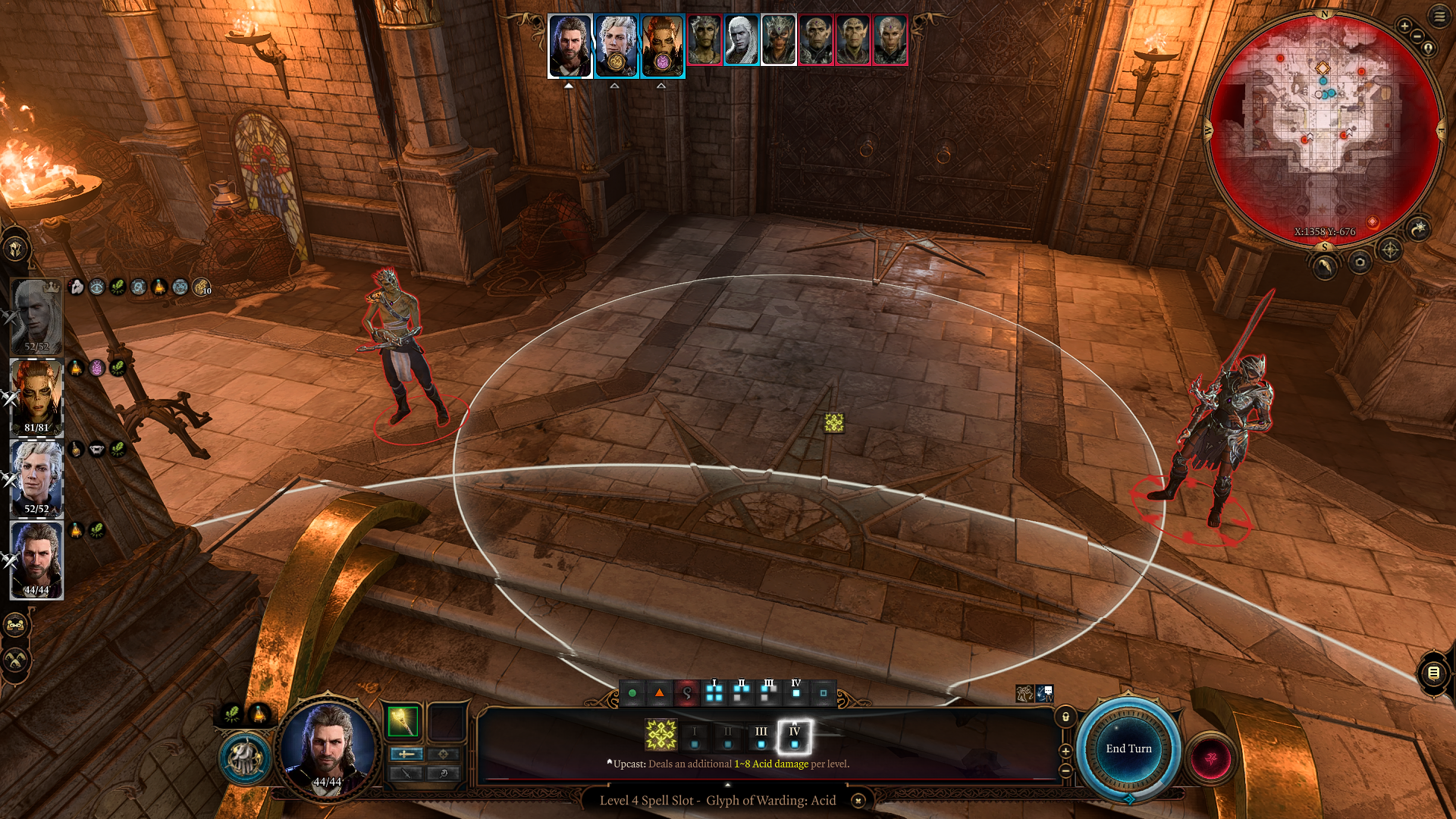Viewport: 1456px width, 819px height.
Task: Click the first turn-order portrait at top
Action: tap(570, 45)
